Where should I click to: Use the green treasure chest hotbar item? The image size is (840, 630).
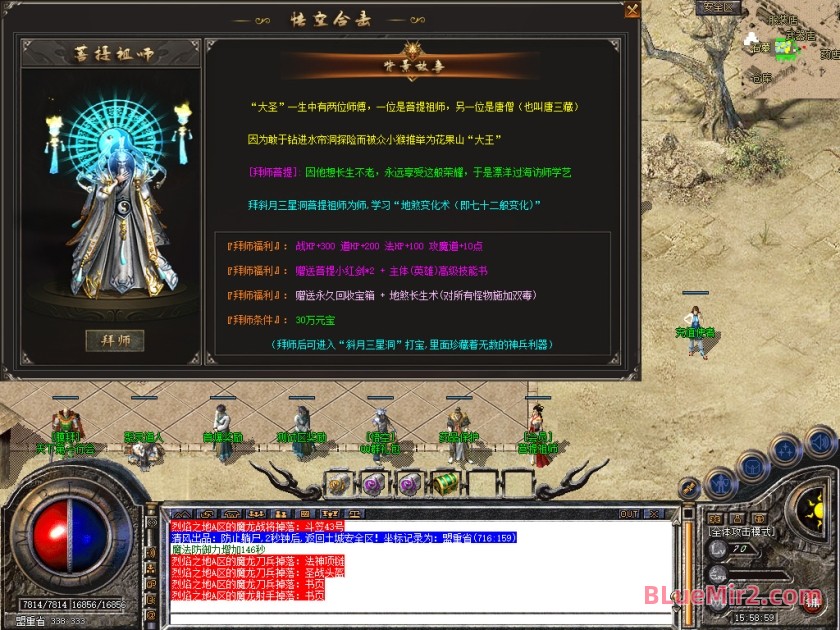coord(445,485)
